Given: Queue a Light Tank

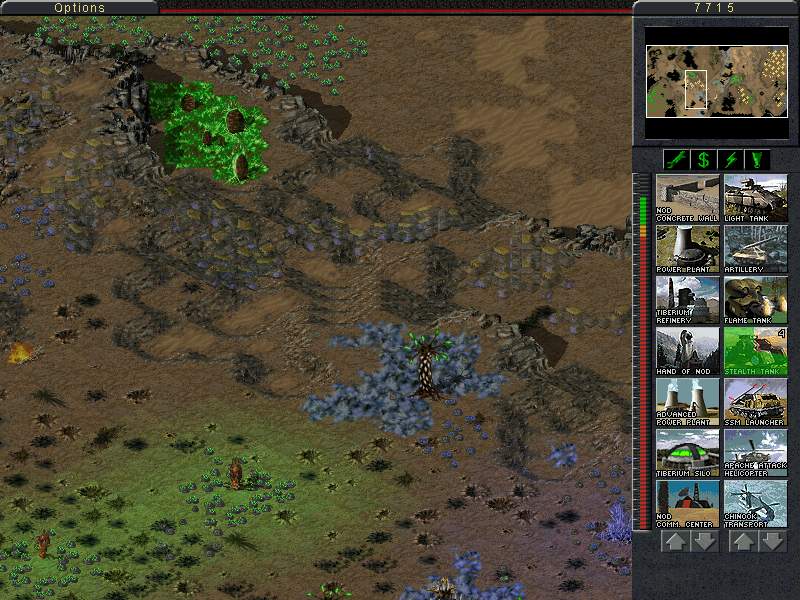Looking at the screenshot, I should tap(755, 198).
